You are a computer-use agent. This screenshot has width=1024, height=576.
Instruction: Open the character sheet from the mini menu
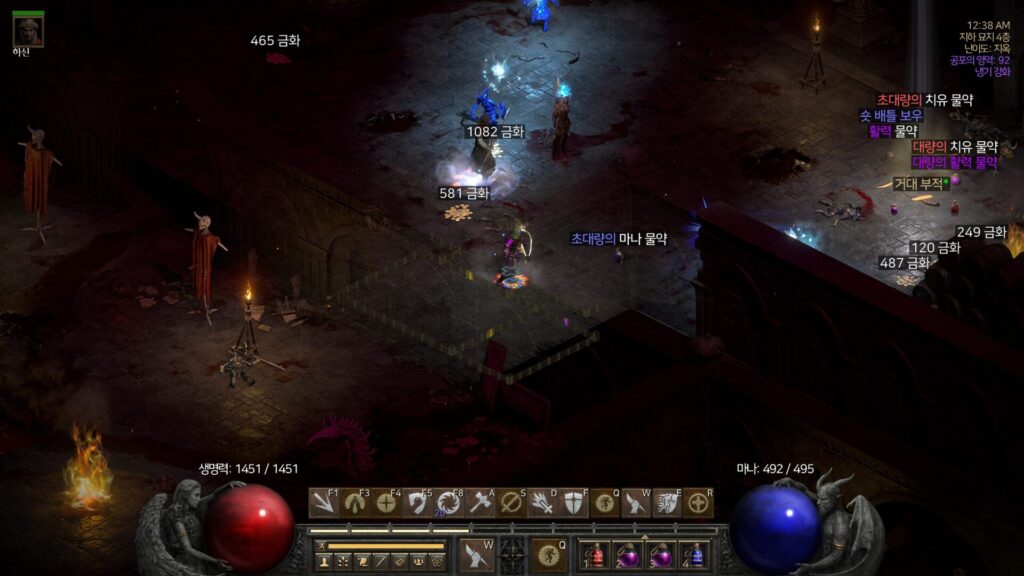pyautogui.click(x=324, y=562)
